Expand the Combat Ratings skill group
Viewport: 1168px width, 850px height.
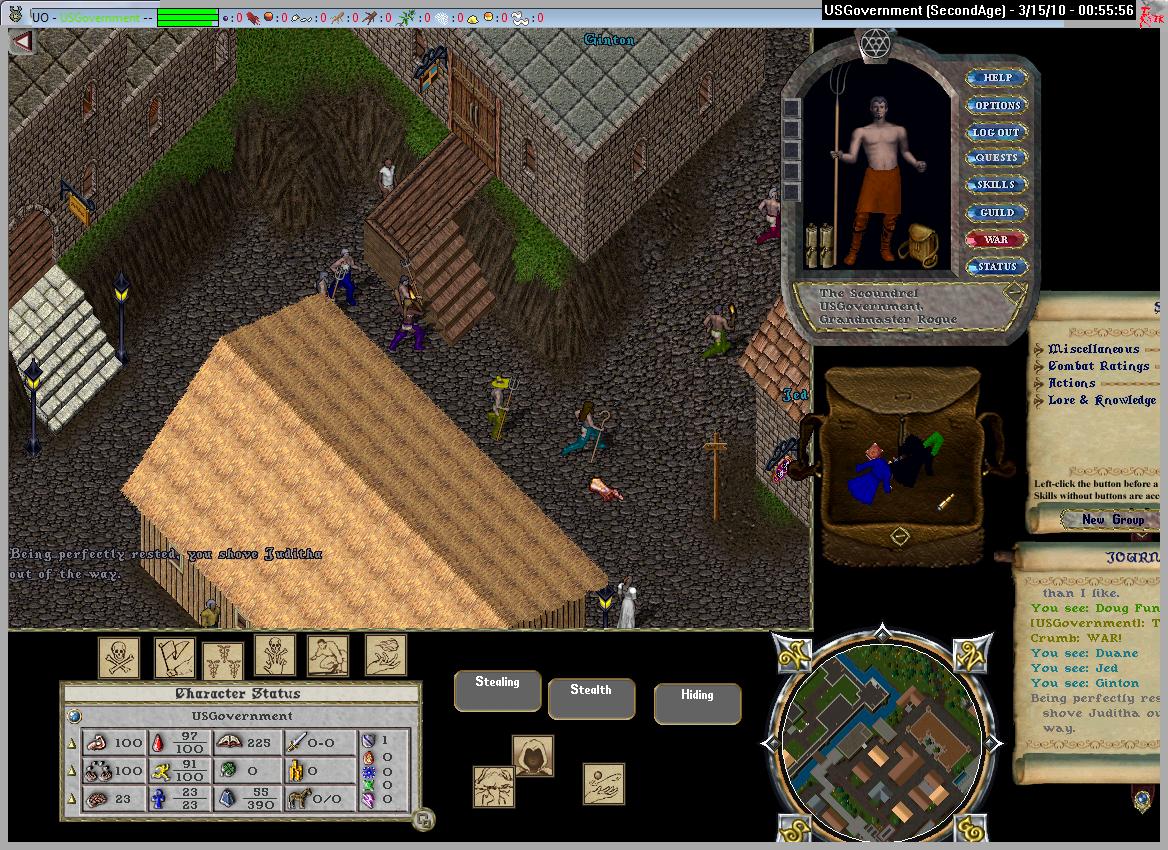[x=1098, y=366]
